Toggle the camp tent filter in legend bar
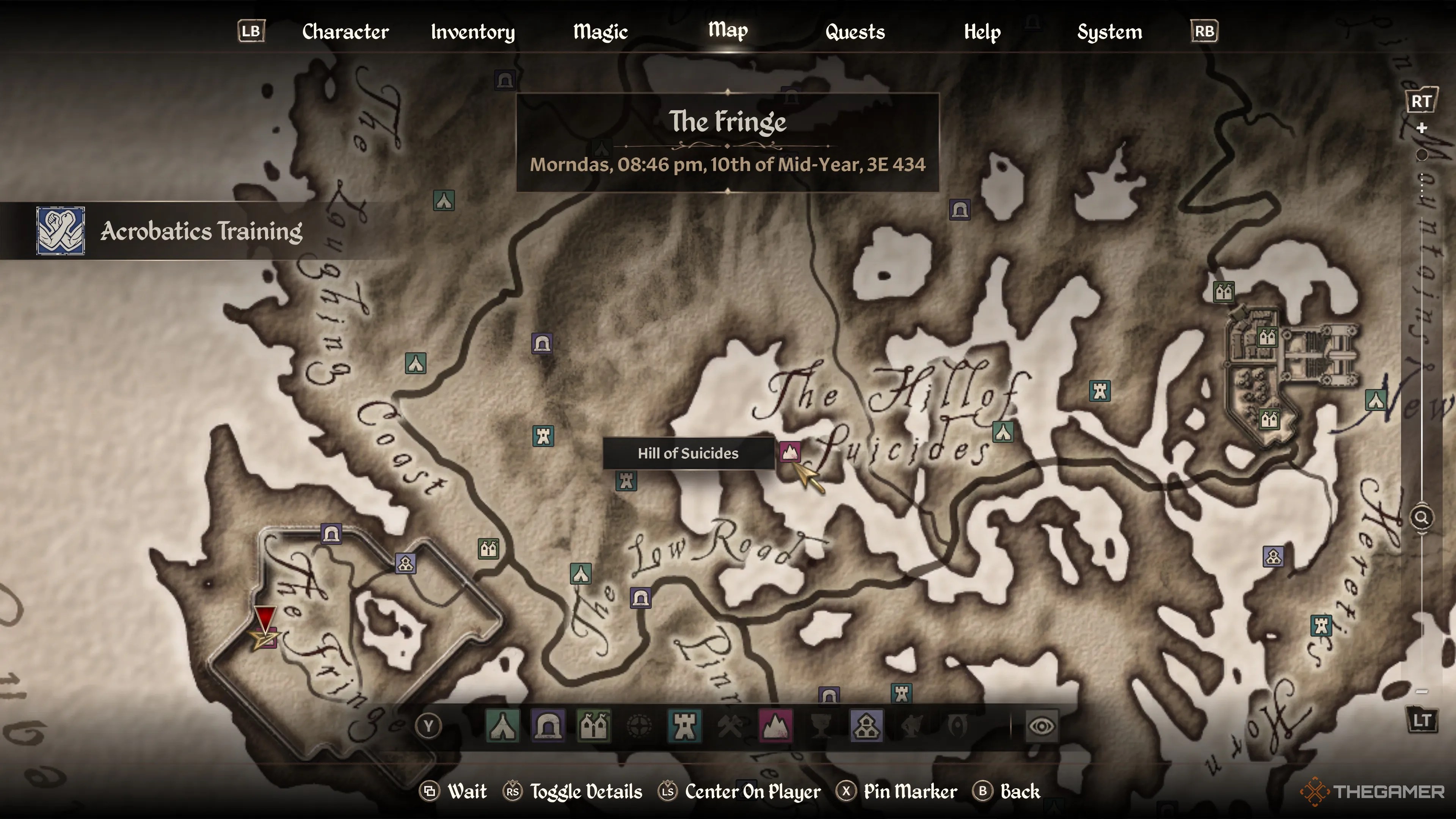Viewport: 1456px width, 819px height. pos(502,726)
